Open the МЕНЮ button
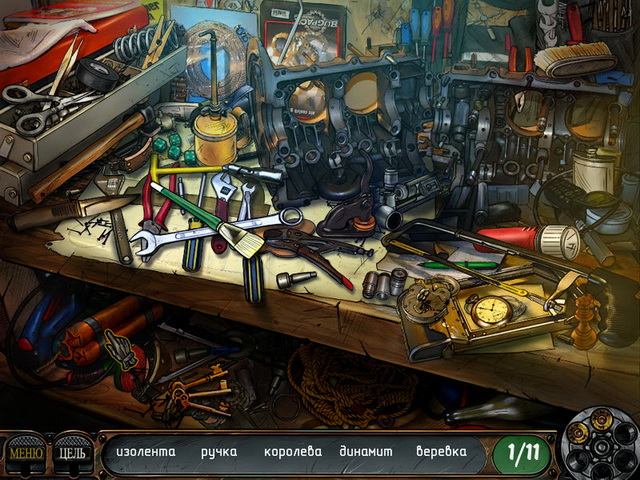Screen dimensions: 640x480 click(x=24, y=453)
